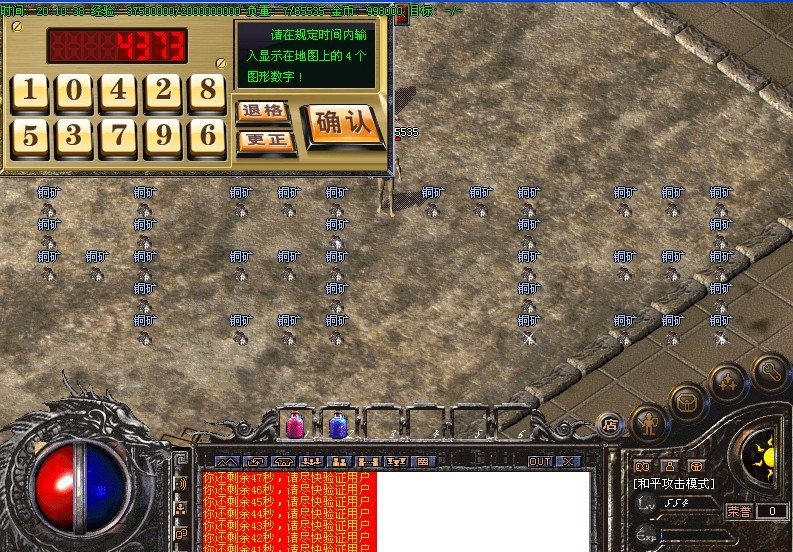Tap the number 6 keypad button
The image size is (793, 552).
click(x=207, y=136)
